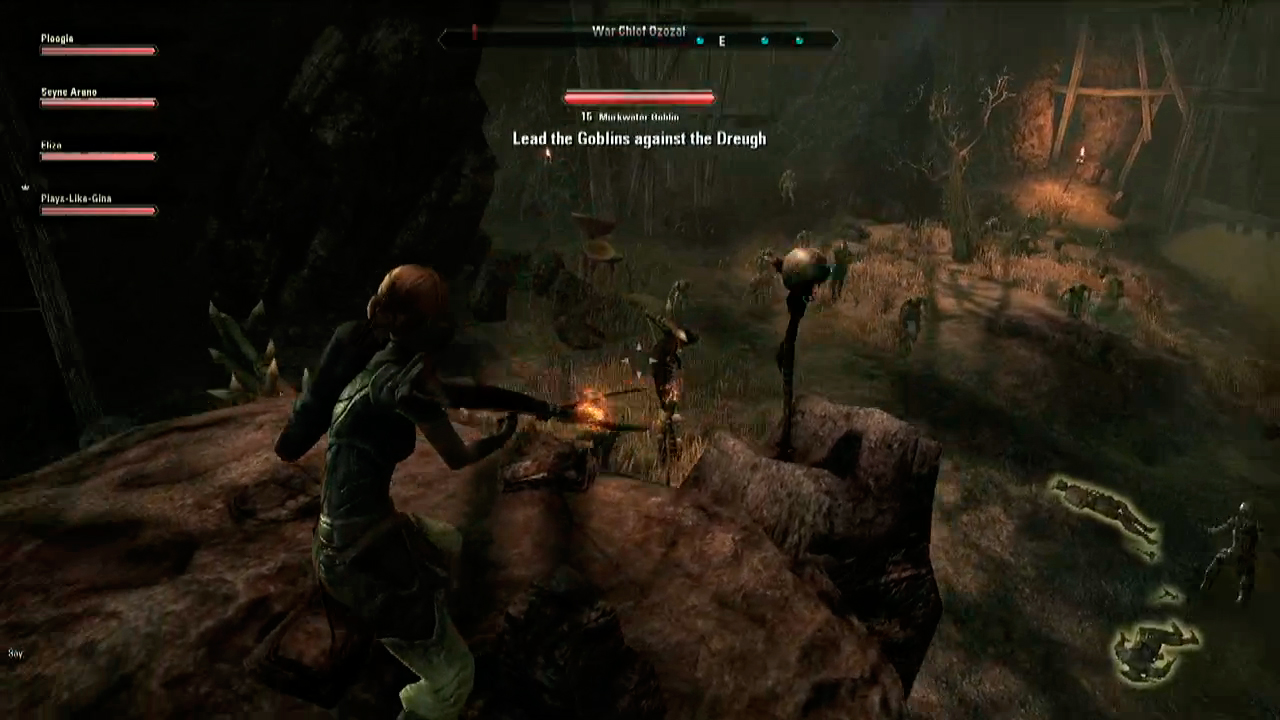Choose Seyne Arano in the group list
The height and width of the screenshot is (720, 1280).
[98, 98]
